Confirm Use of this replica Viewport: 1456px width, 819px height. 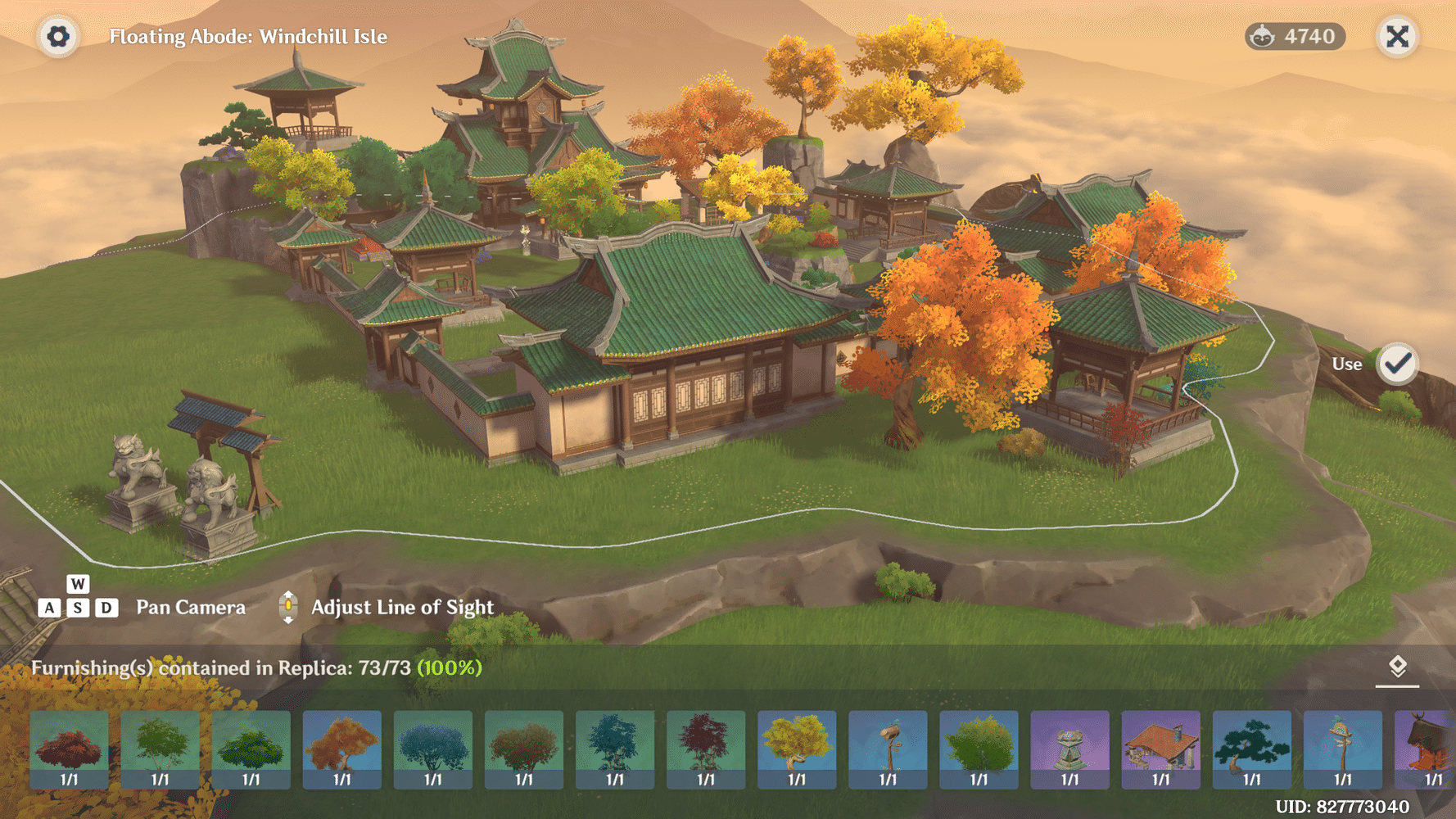tap(1397, 364)
